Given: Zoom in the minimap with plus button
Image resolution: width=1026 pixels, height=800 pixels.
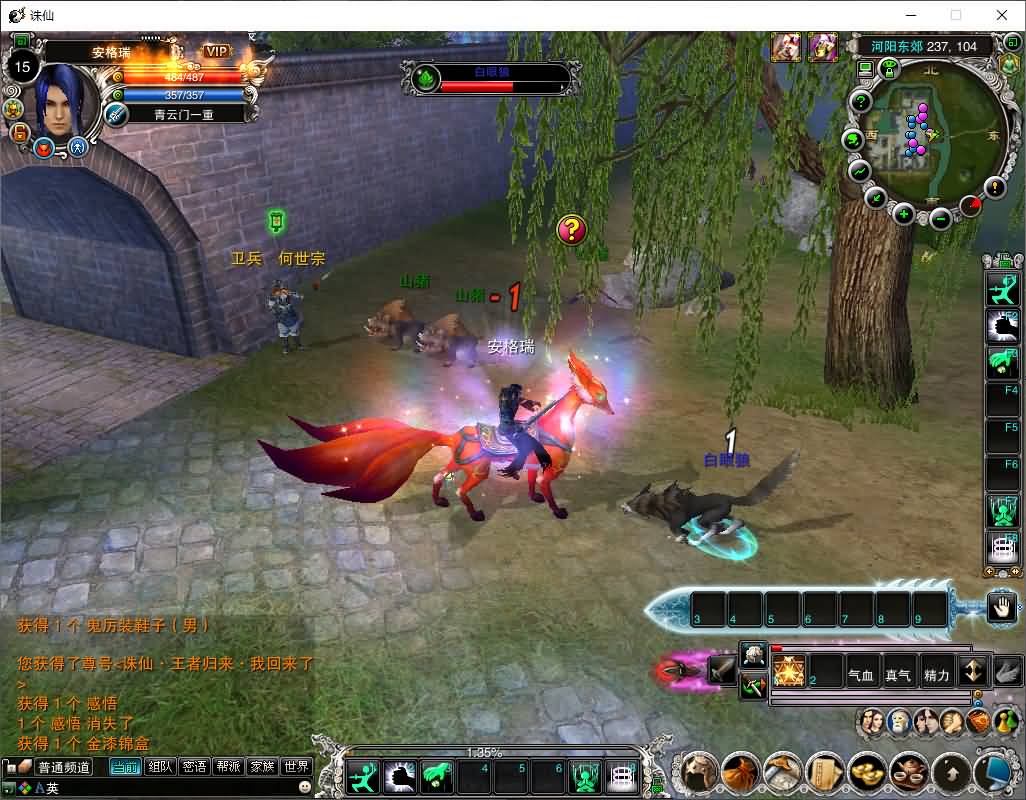Looking at the screenshot, I should coord(904,213).
